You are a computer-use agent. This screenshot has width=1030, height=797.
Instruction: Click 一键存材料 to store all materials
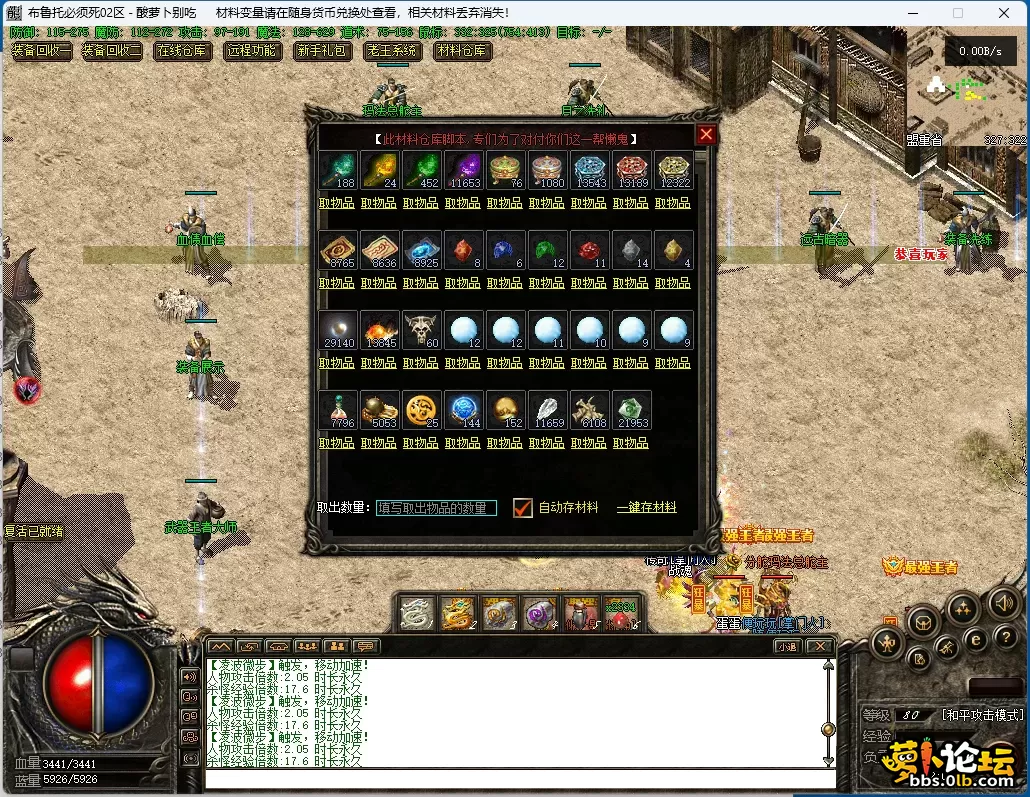click(646, 508)
